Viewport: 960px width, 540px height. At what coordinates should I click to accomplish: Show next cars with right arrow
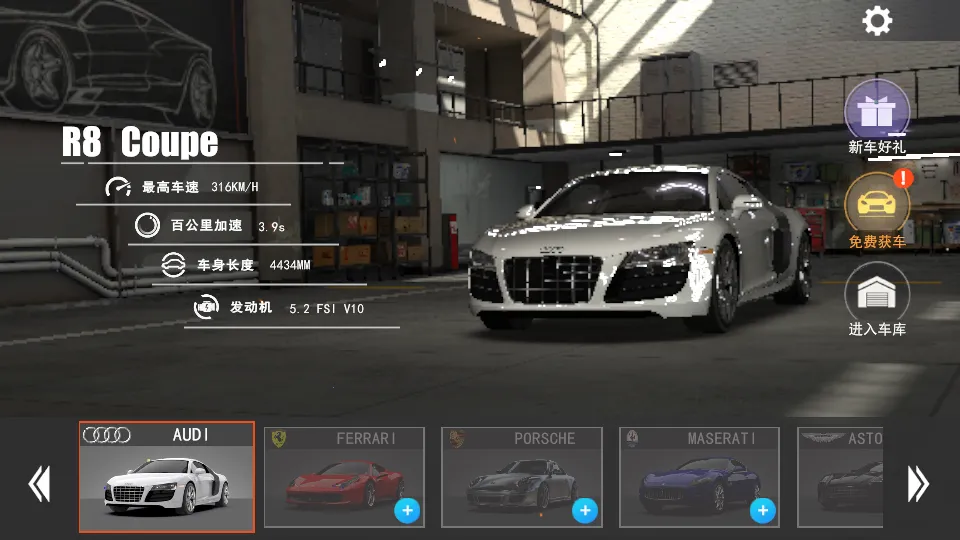point(918,484)
